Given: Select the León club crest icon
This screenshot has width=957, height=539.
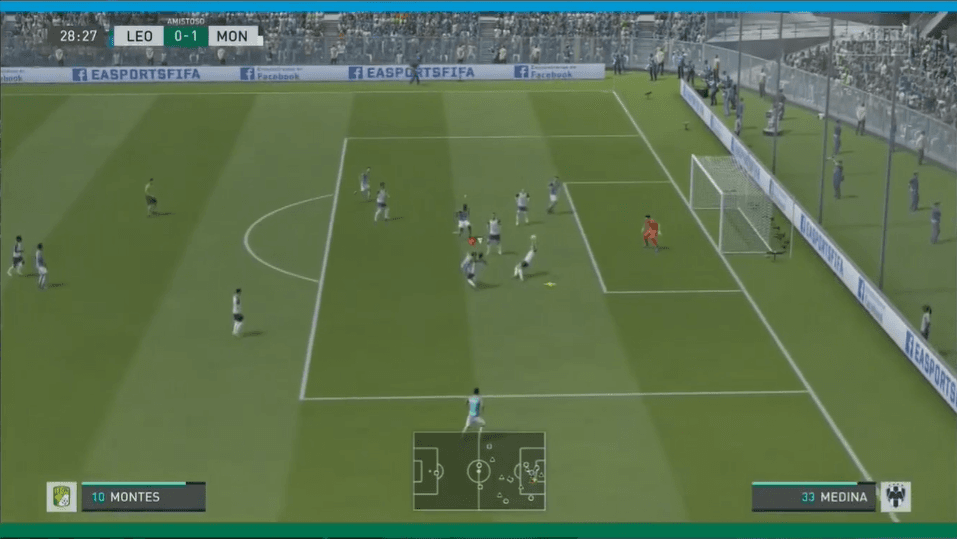Looking at the screenshot, I should 61,497.
